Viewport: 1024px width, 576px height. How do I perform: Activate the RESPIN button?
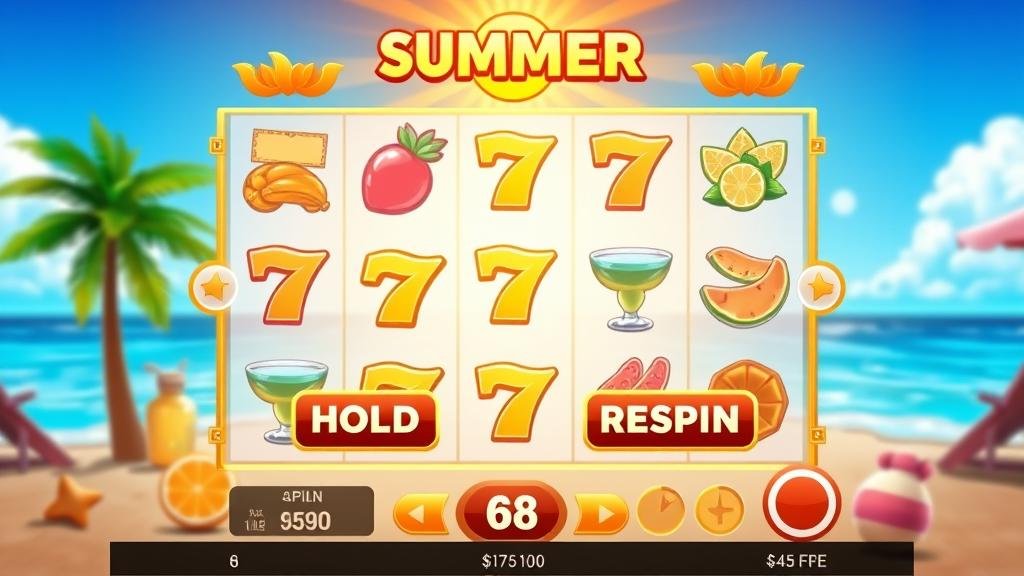click(x=670, y=419)
